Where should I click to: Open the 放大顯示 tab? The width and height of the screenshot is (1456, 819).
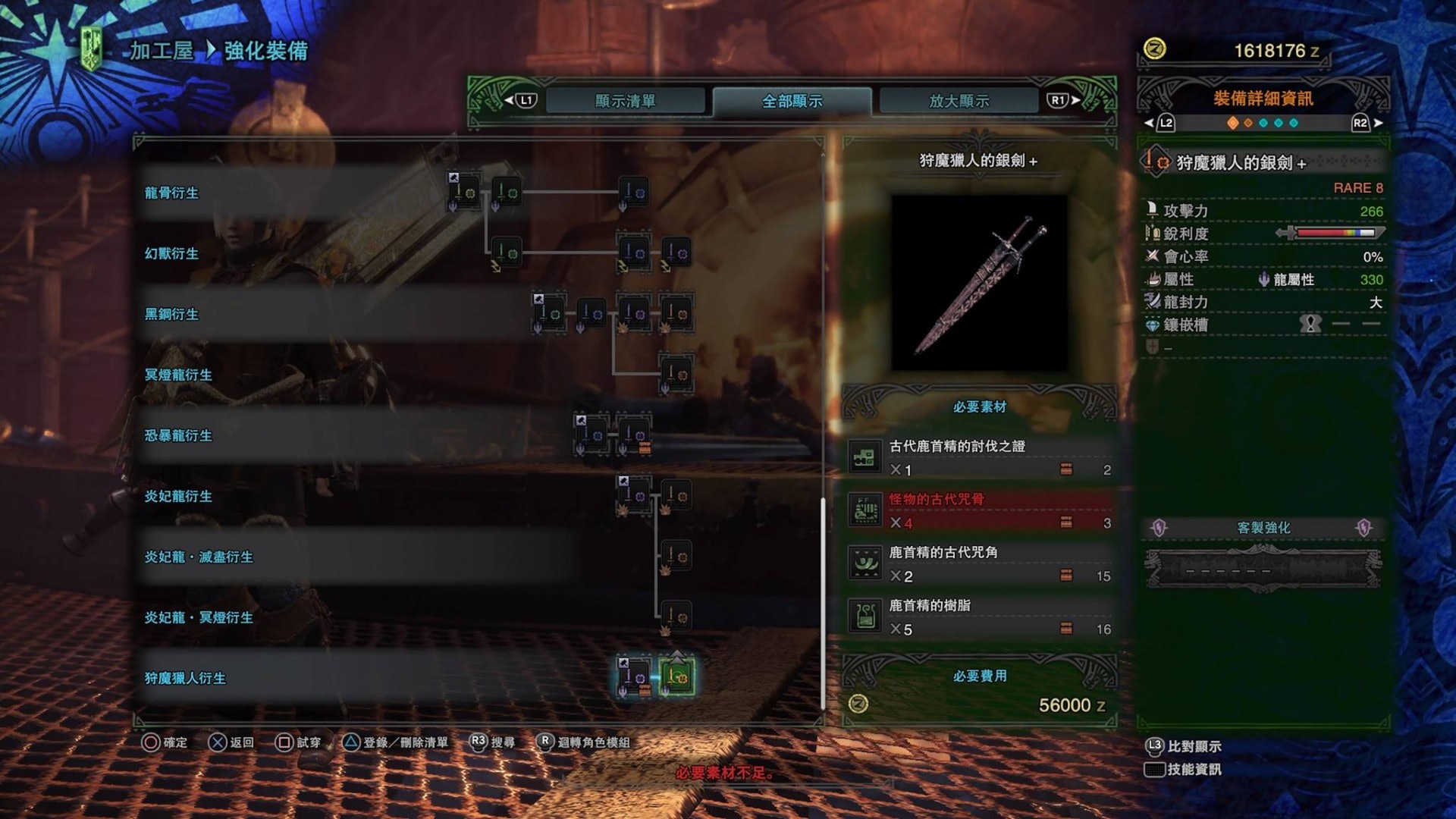(959, 101)
